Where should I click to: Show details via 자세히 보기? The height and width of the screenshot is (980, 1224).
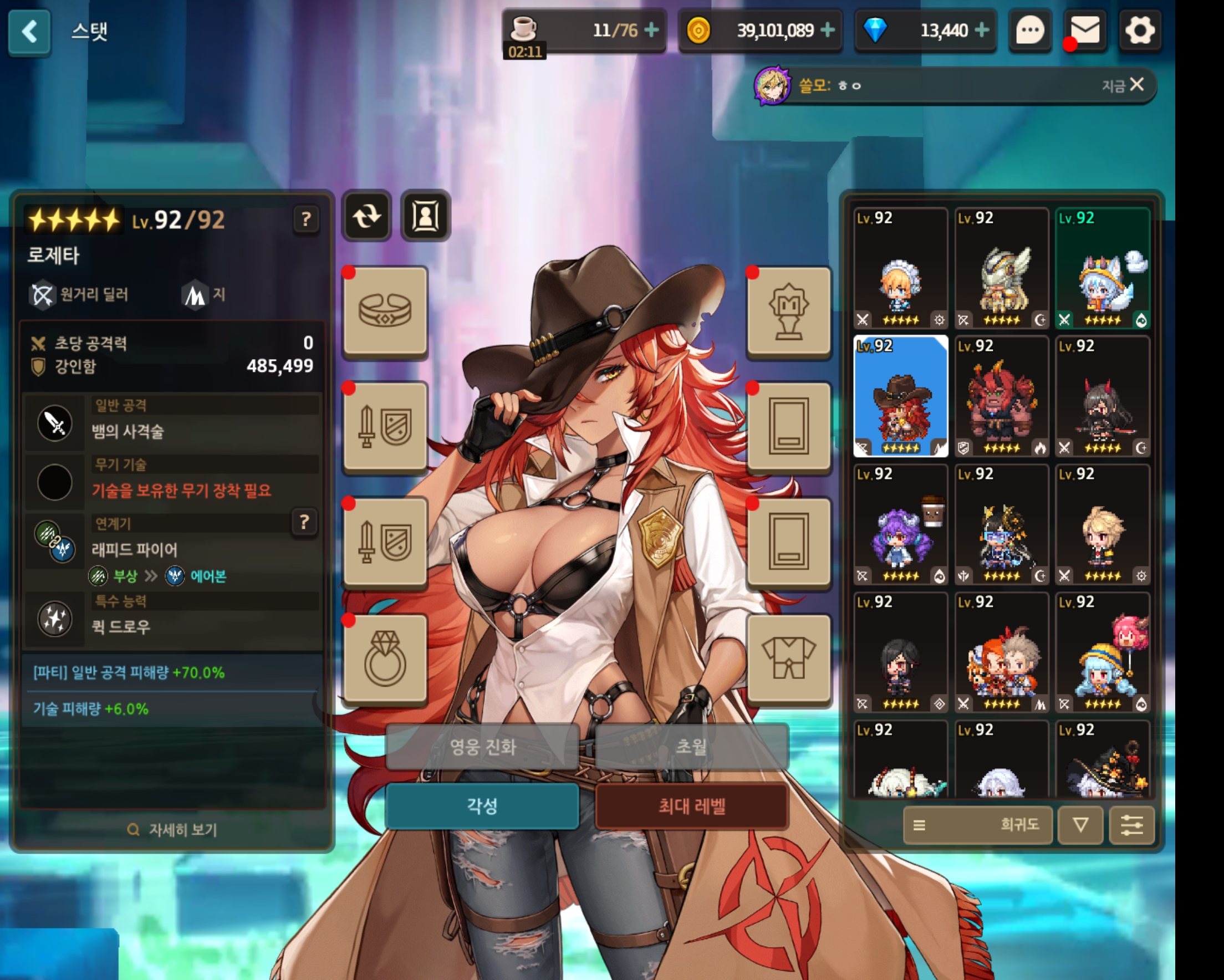click(172, 830)
